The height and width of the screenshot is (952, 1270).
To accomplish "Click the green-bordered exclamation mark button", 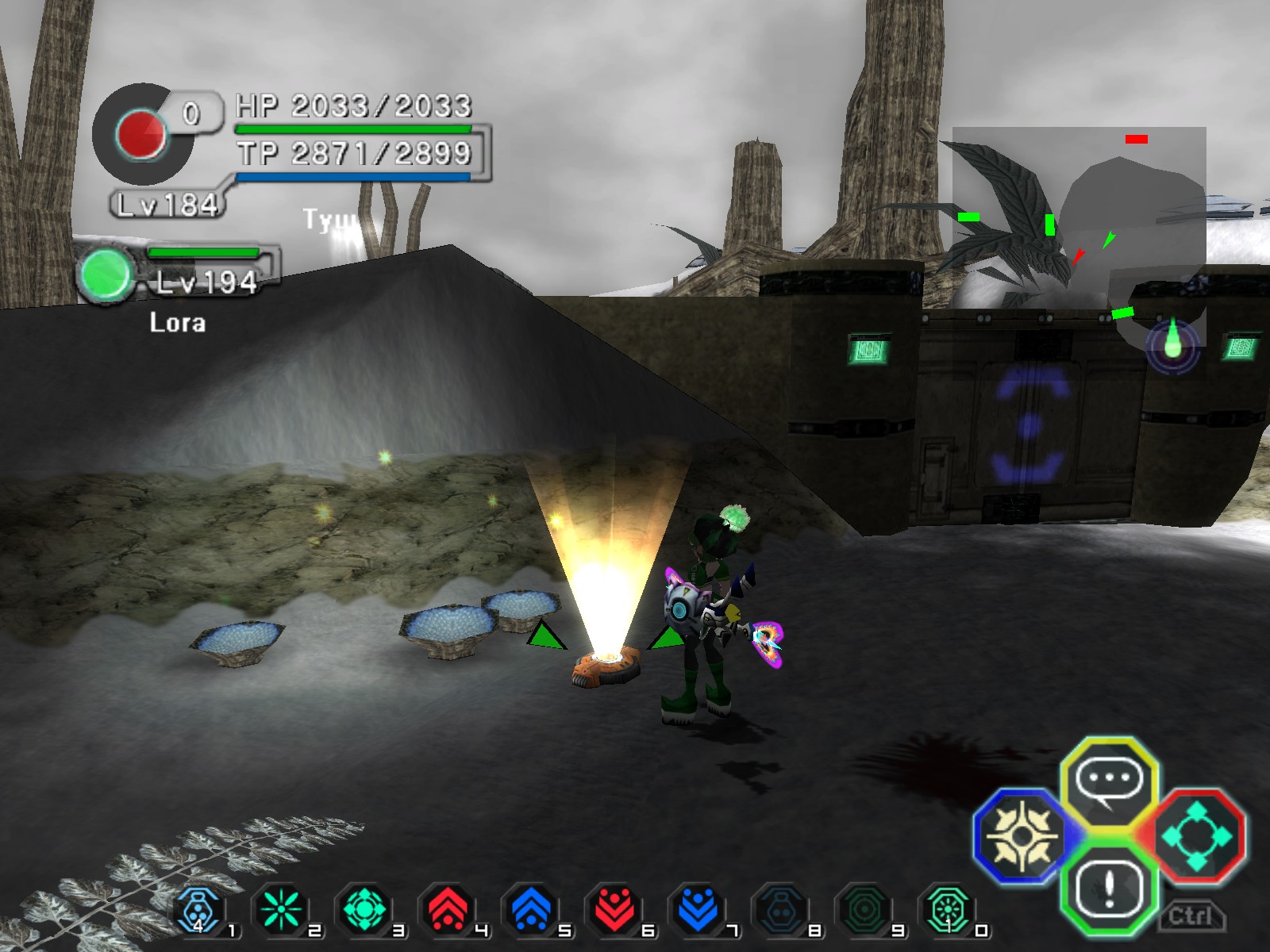I will coord(1109,889).
